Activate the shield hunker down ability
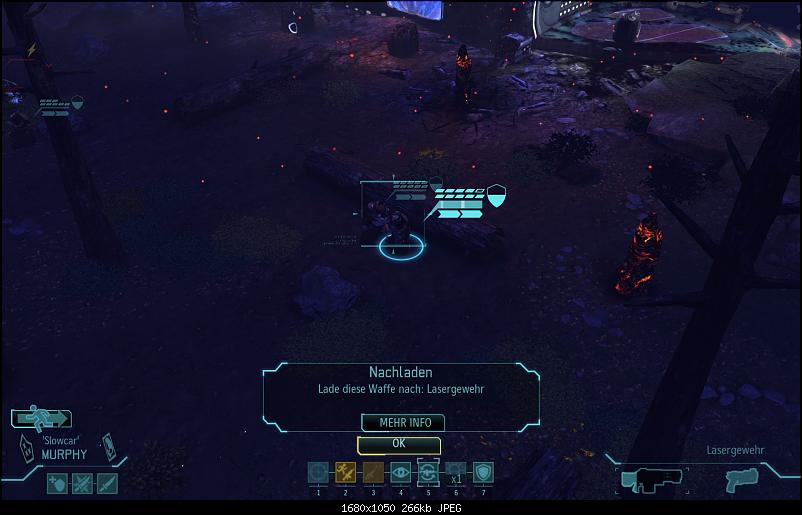802x515 pixels. [483, 473]
